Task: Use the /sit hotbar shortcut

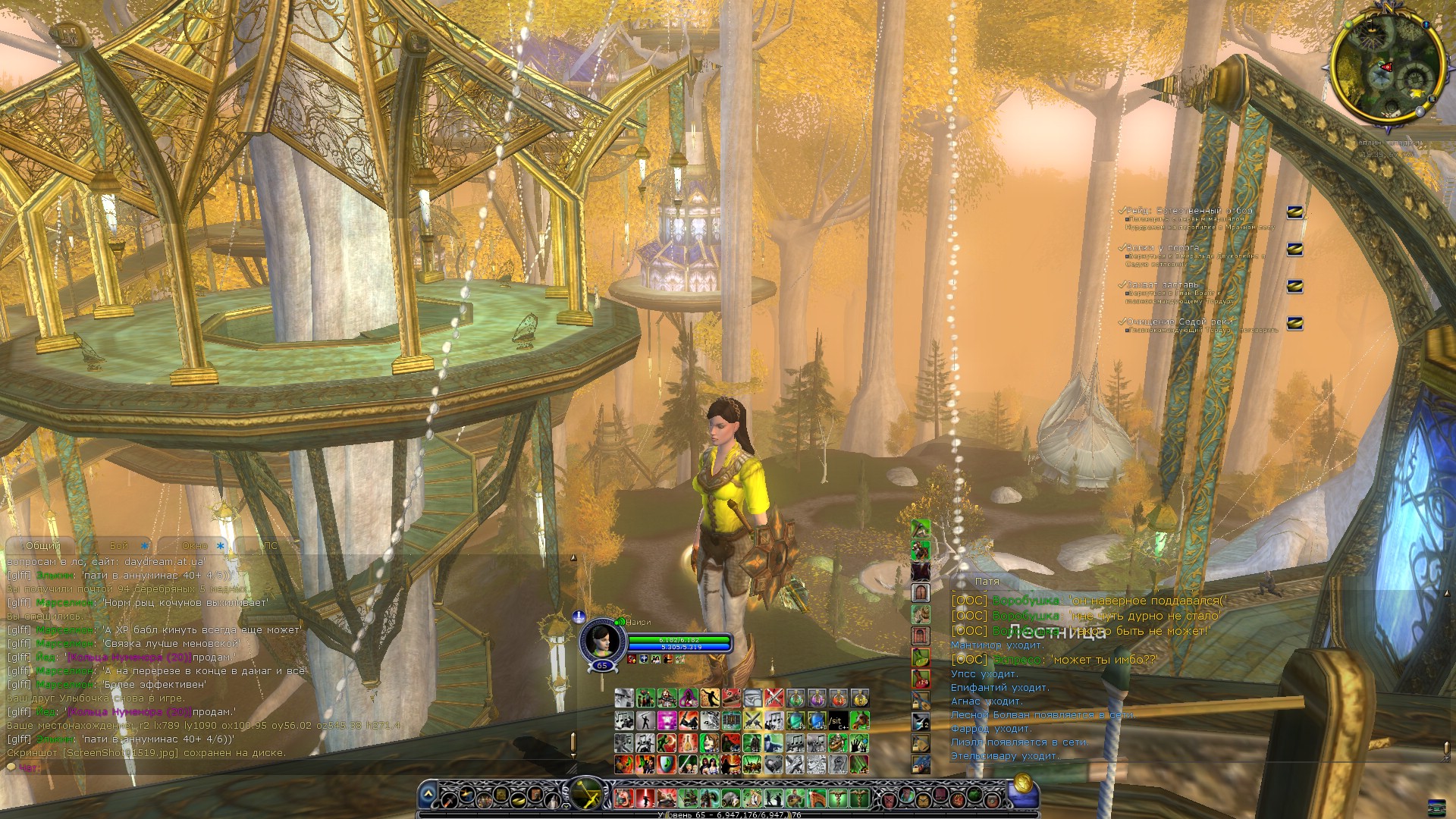Action: 837,720
